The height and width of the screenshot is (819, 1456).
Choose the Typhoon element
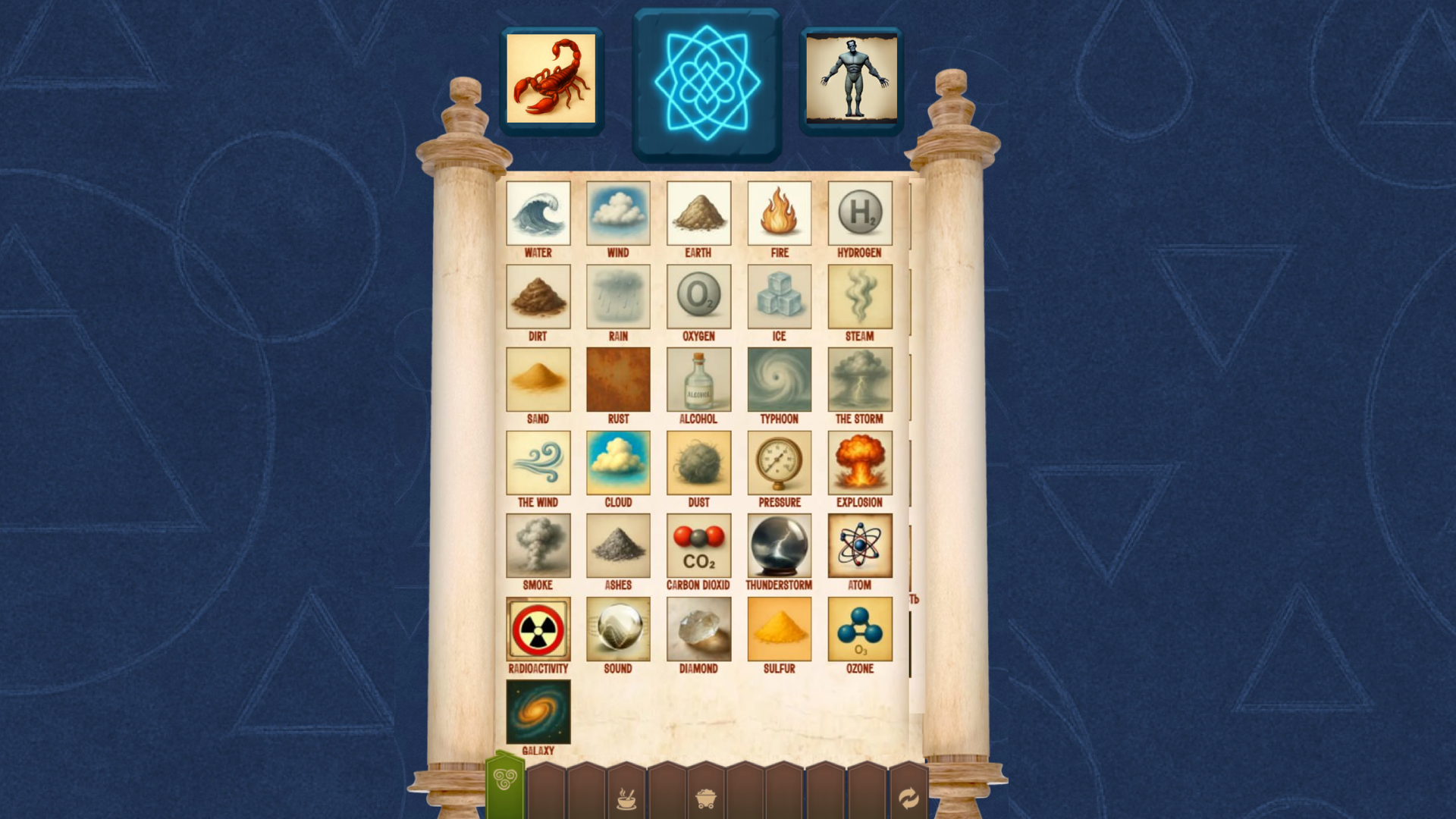(x=779, y=380)
